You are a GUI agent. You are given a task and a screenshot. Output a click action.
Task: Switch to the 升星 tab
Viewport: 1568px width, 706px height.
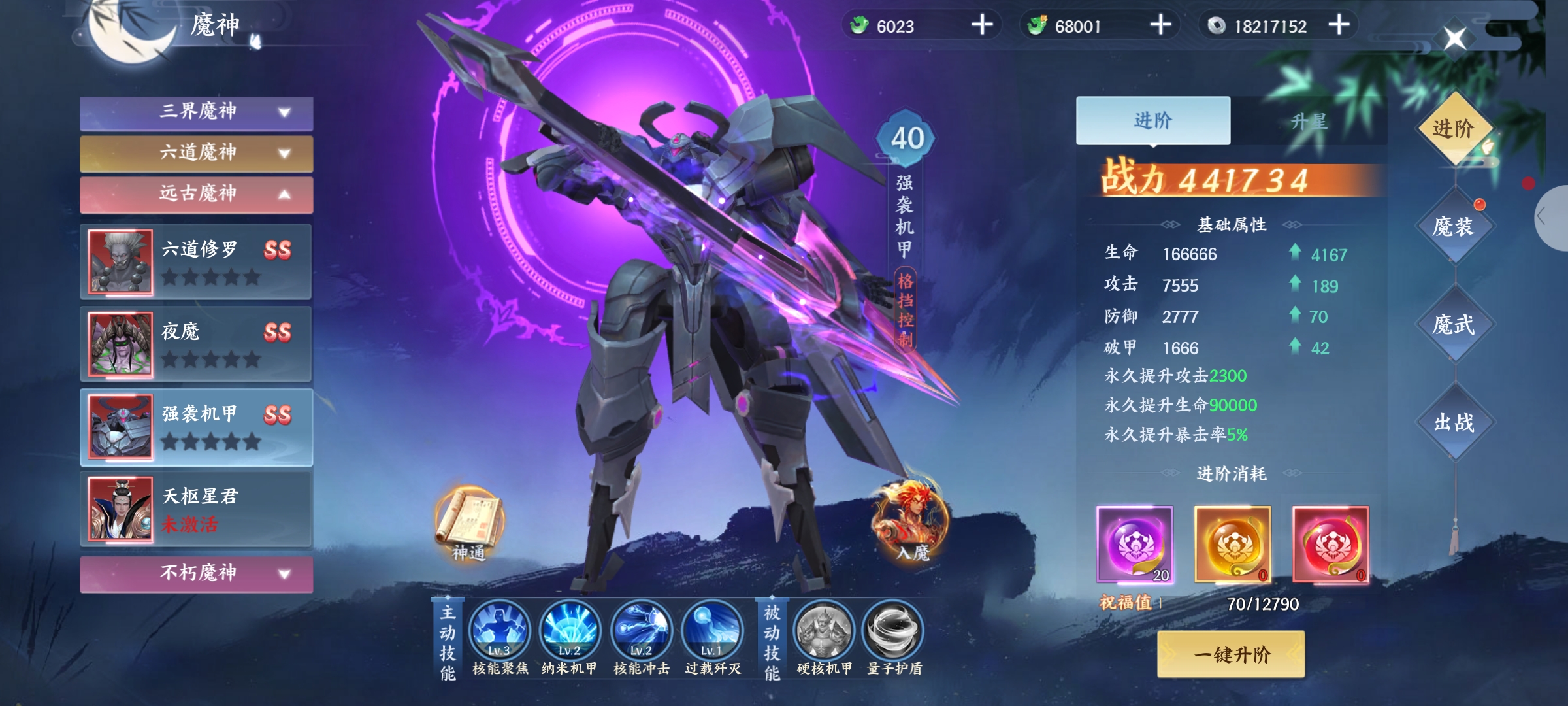[x=1309, y=122]
